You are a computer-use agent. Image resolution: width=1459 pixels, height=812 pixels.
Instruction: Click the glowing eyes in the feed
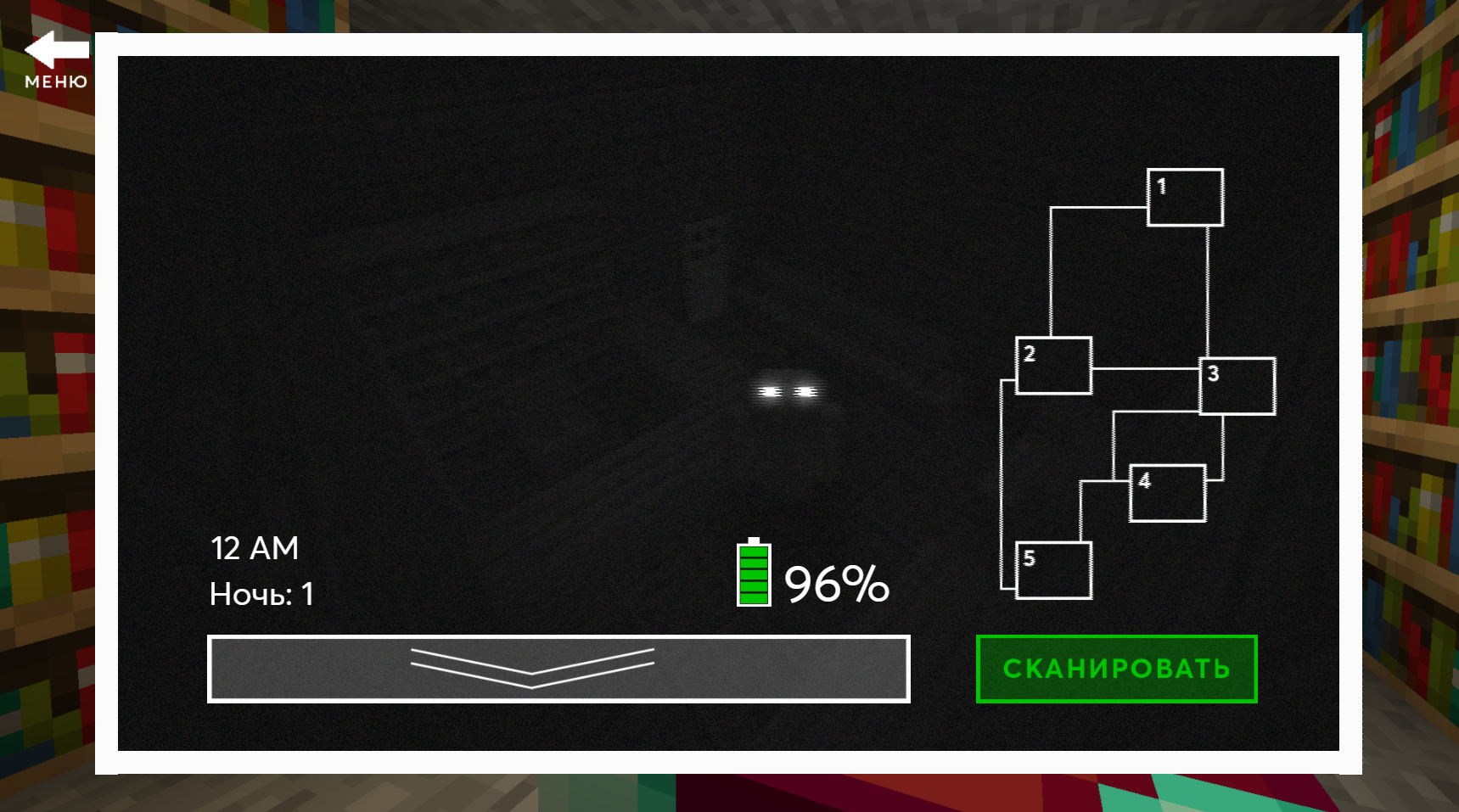[788, 391]
